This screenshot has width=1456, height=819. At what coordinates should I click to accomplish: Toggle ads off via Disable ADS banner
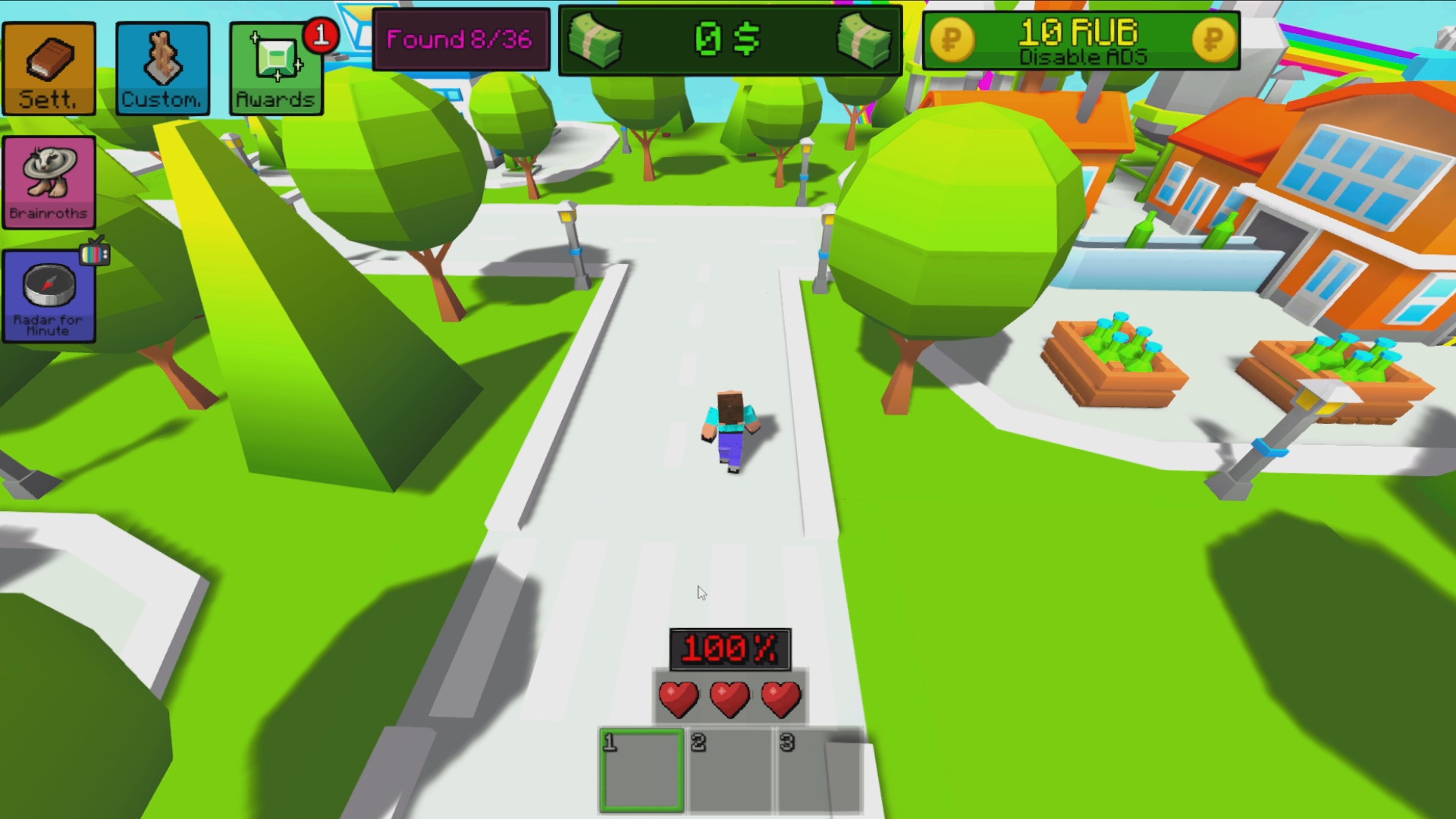tap(1083, 55)
